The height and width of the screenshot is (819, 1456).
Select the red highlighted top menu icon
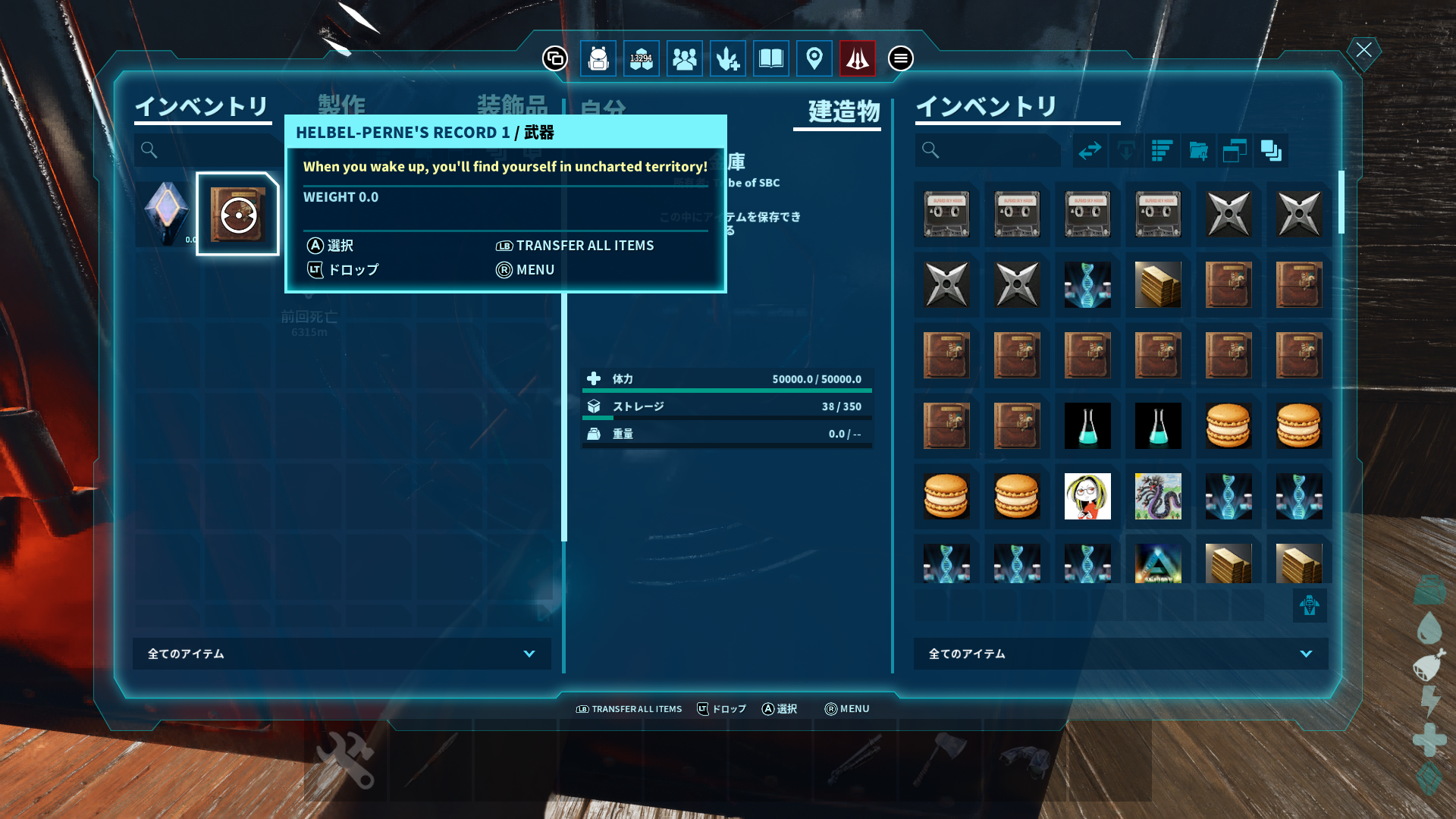click(x=857, y=58)
